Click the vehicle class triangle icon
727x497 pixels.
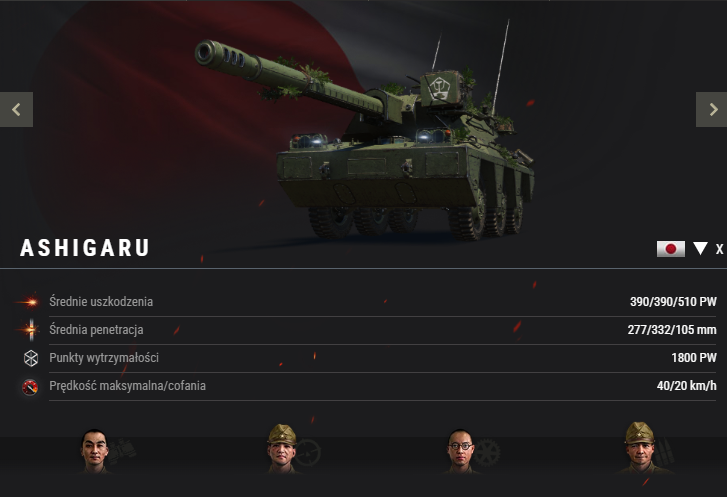[700, 249]
